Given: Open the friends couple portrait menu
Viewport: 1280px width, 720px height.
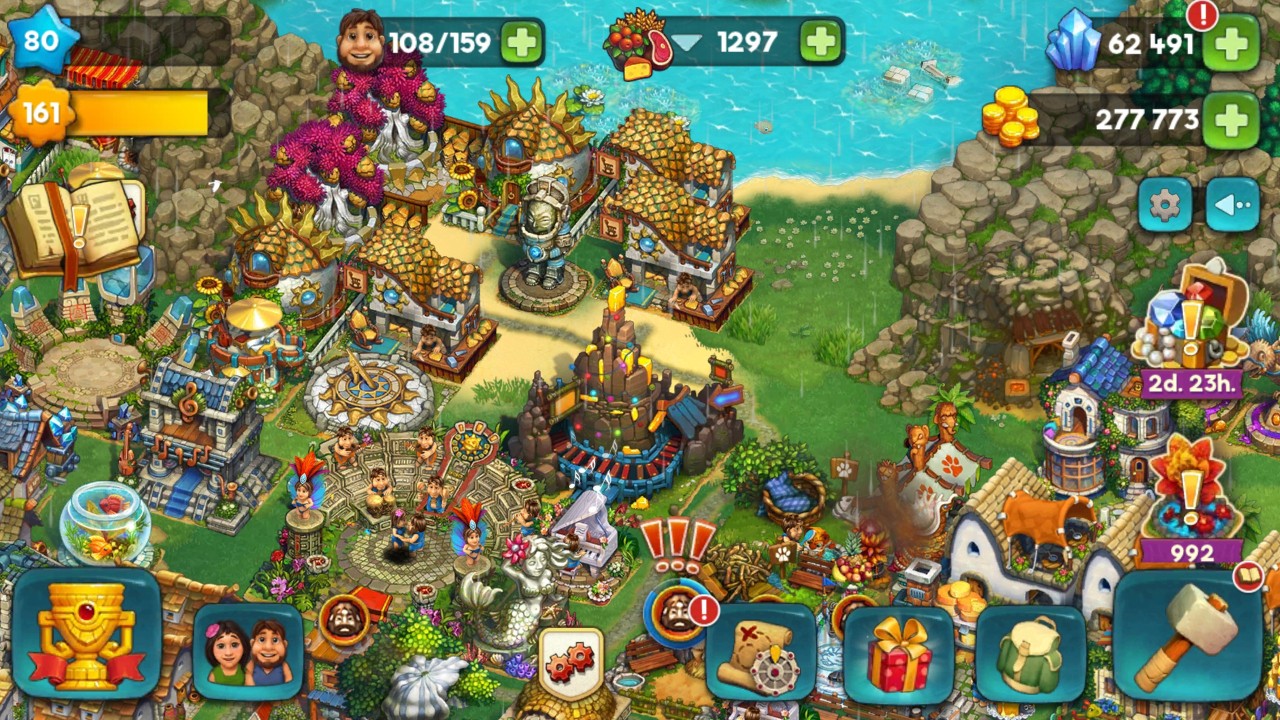Looking at the screenshot, I should pos(248,651).
